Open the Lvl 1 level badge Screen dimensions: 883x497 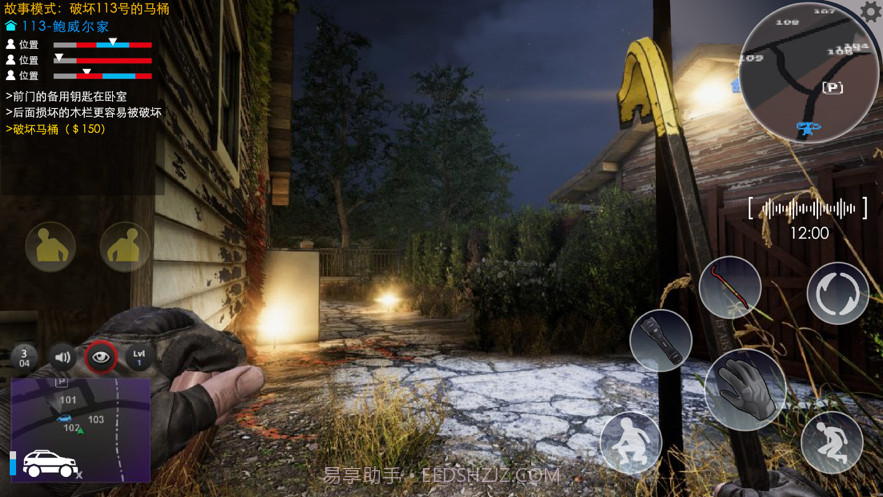tap(139, 357)
